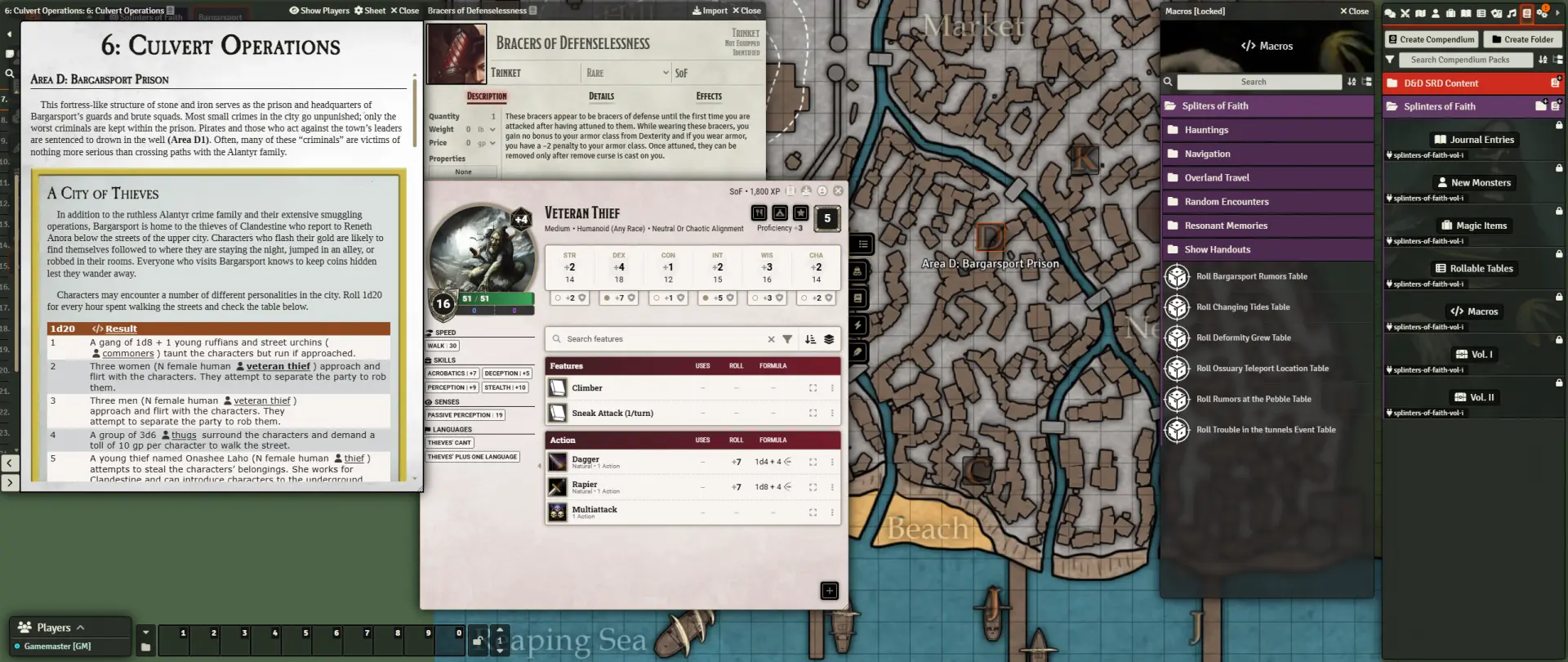Import data into the Bracers item sheet
Viewport: 1568px width, 662px height.
point(710,11)
